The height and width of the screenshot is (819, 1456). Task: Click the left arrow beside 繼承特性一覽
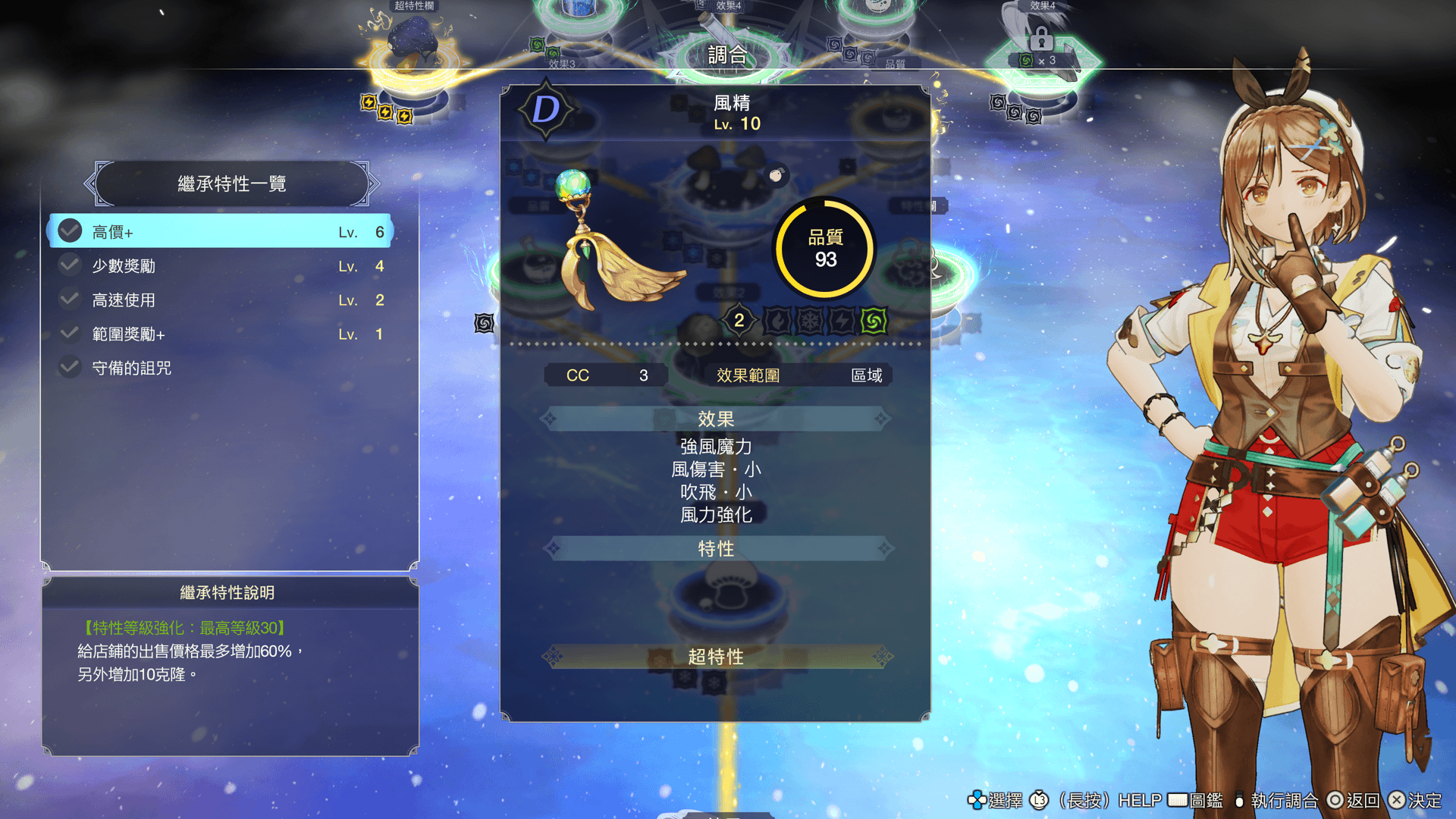click(90, 184)
